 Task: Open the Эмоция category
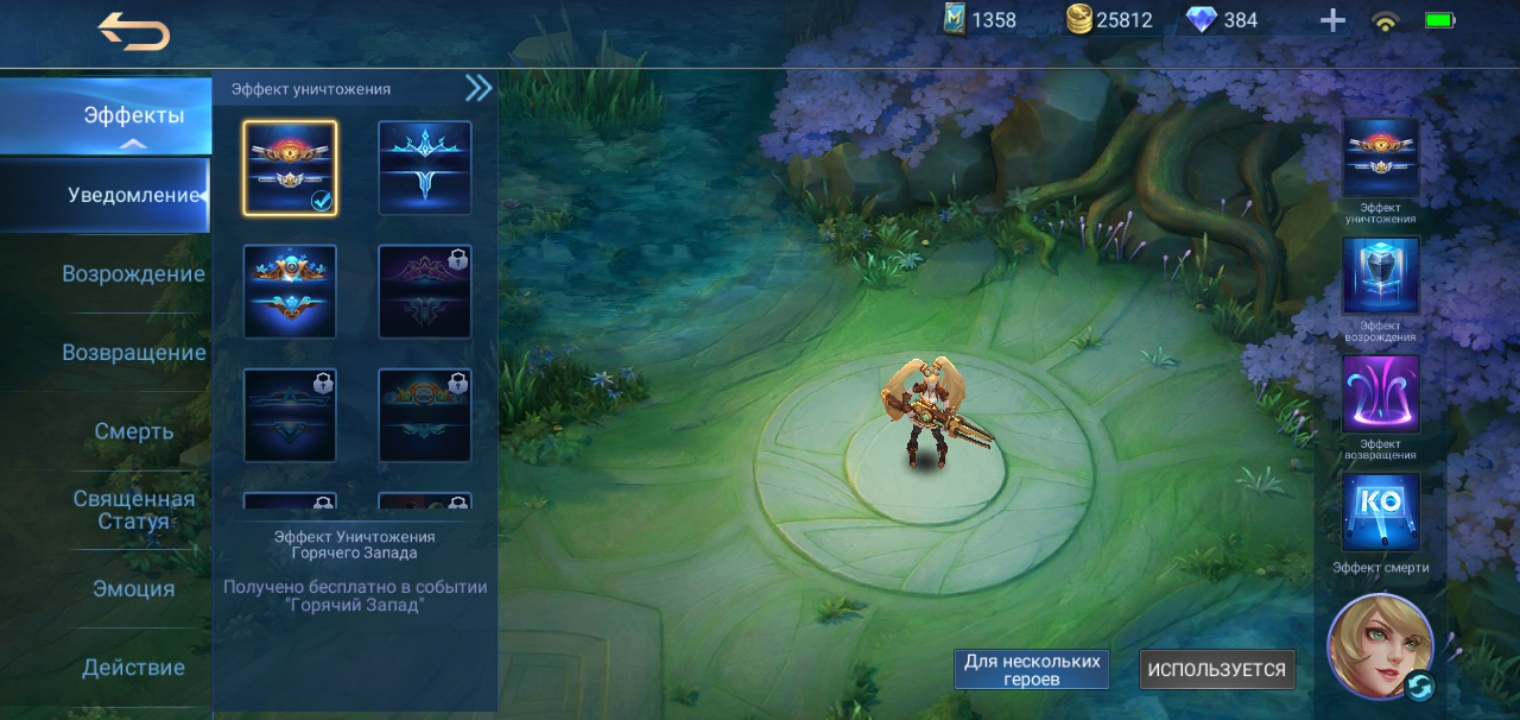(x=133, y=589)
